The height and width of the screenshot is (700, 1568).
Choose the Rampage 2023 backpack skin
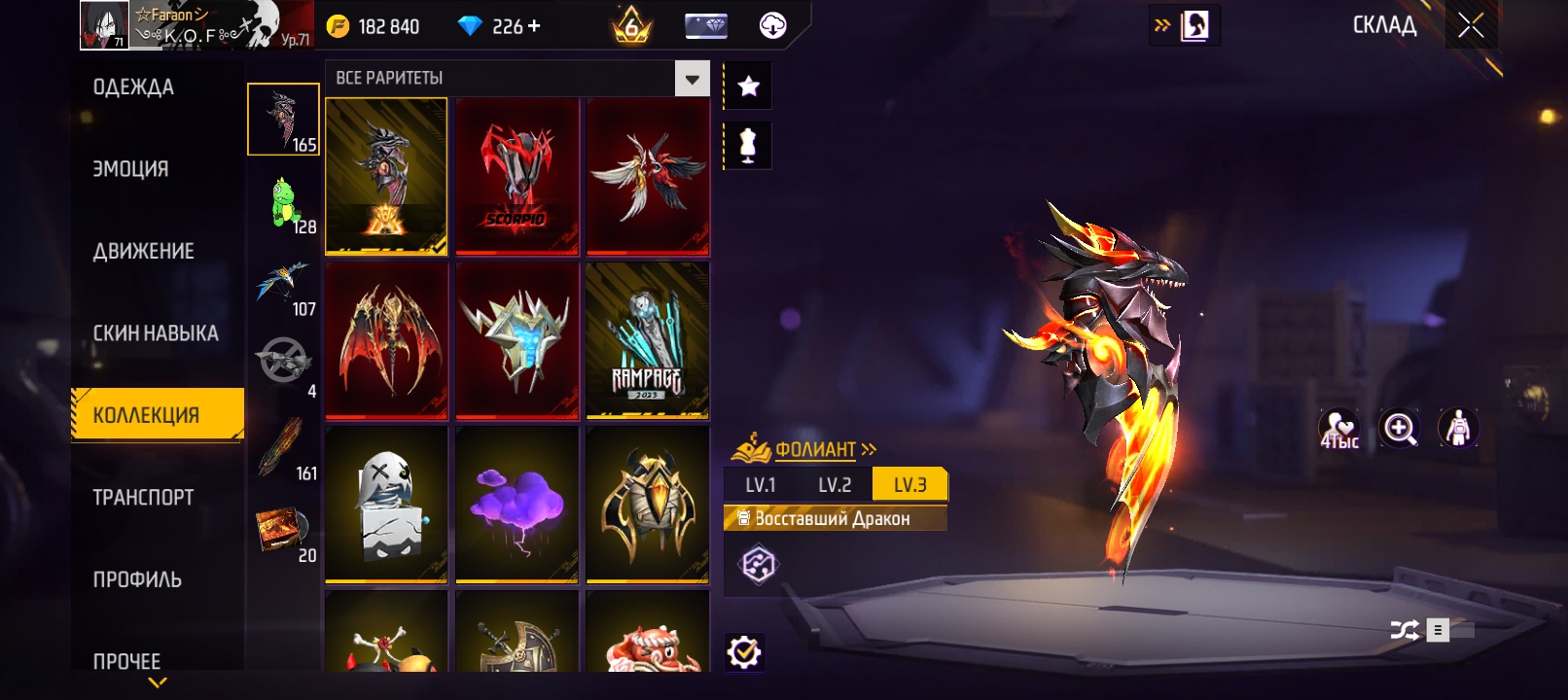(647, 339)
